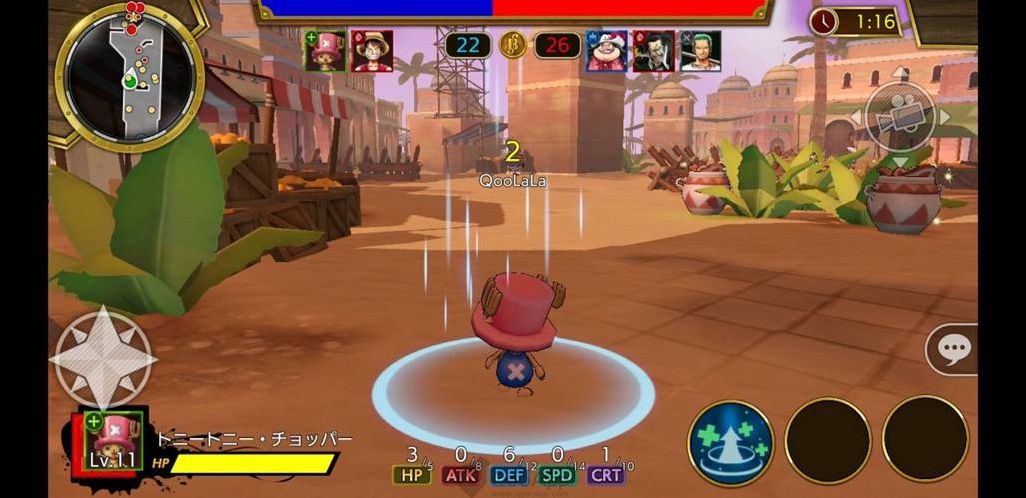Viewport: 1026px width, 498px height.
Task: Touch the compass star movement pad
Action: (x=103, y=358)
